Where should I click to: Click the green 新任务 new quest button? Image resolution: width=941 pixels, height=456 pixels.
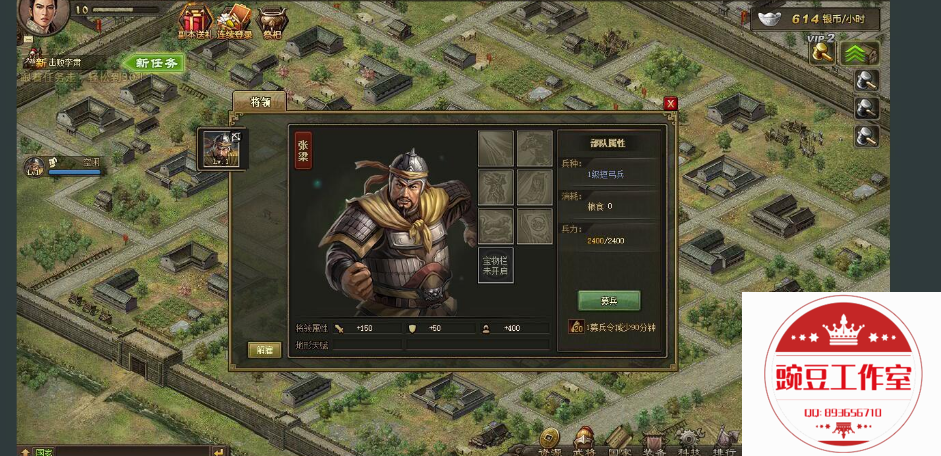[156, 63]
